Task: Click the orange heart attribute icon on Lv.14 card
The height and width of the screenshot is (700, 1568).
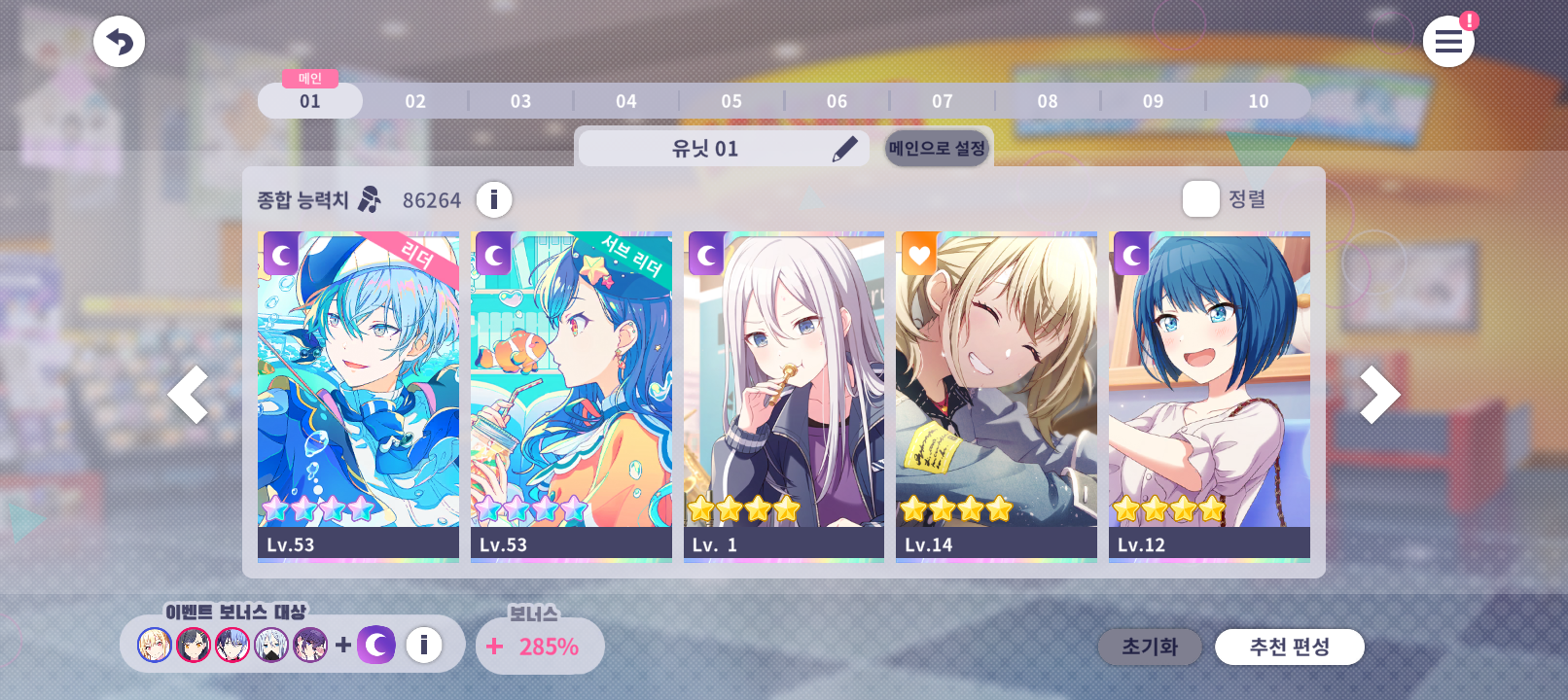Action: point(918,255)
